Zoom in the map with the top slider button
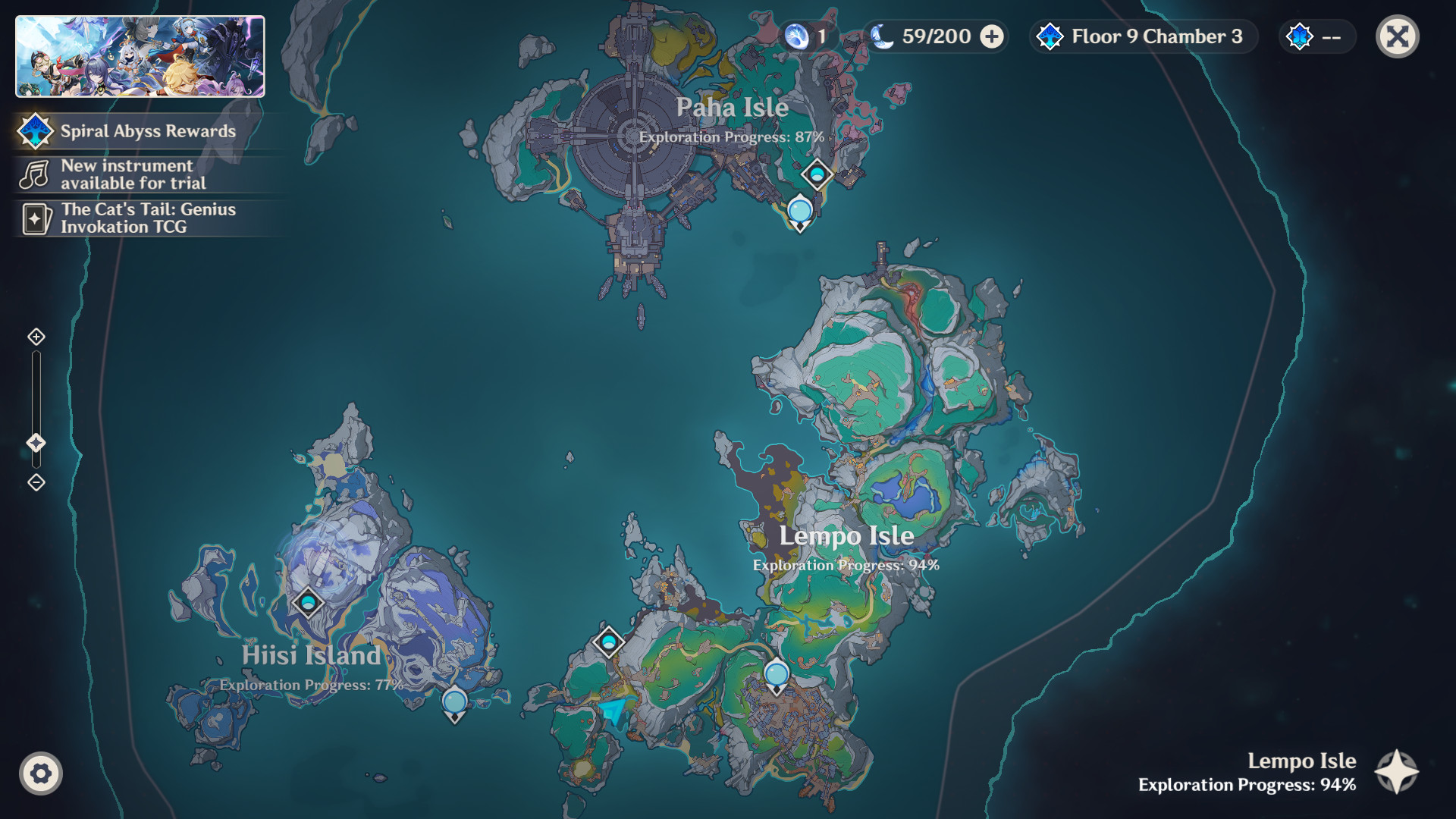1456x819 pixels. (x=36, y=337)
